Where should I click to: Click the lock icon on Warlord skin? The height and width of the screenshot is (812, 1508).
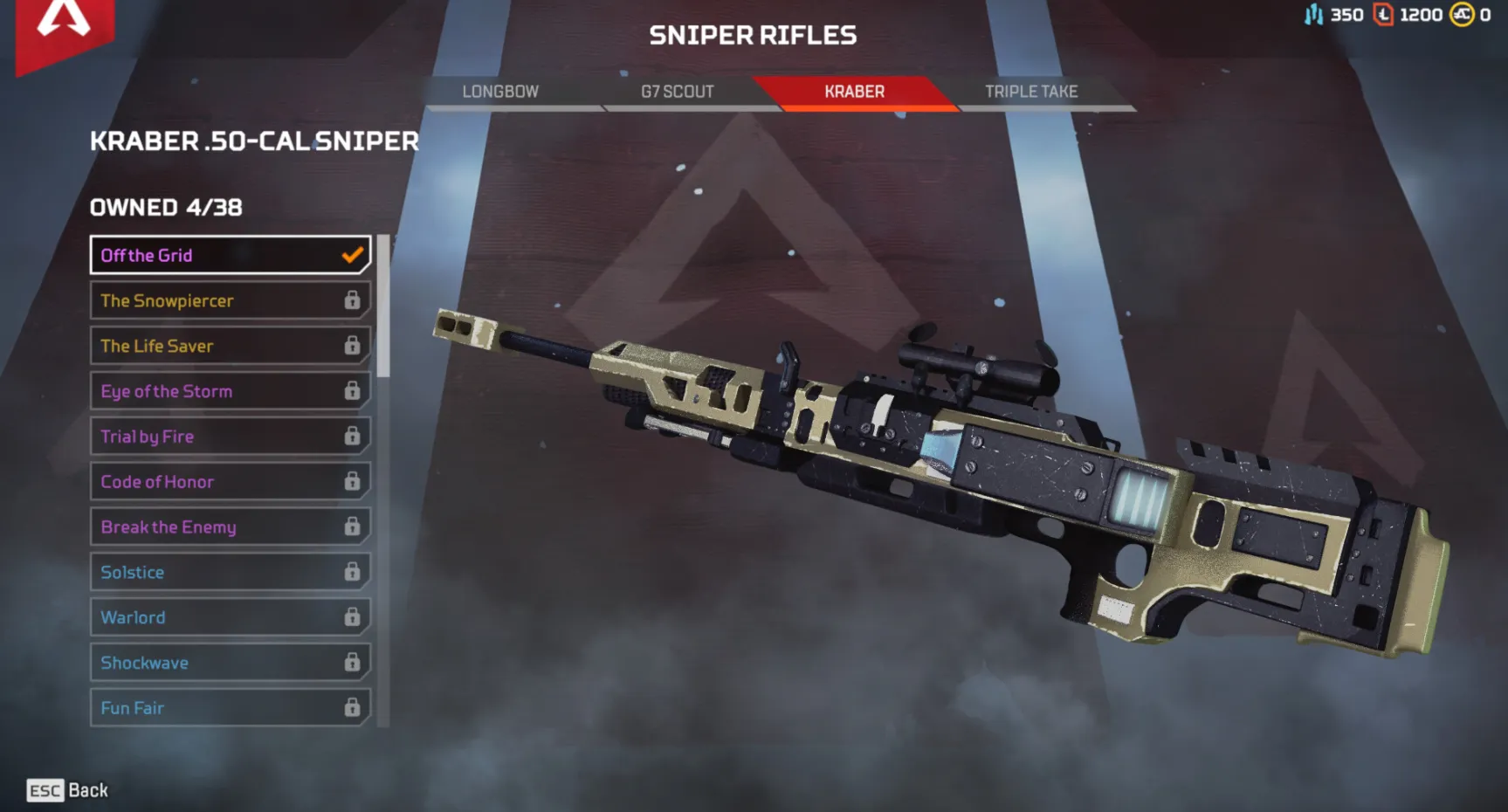(353, 617)
